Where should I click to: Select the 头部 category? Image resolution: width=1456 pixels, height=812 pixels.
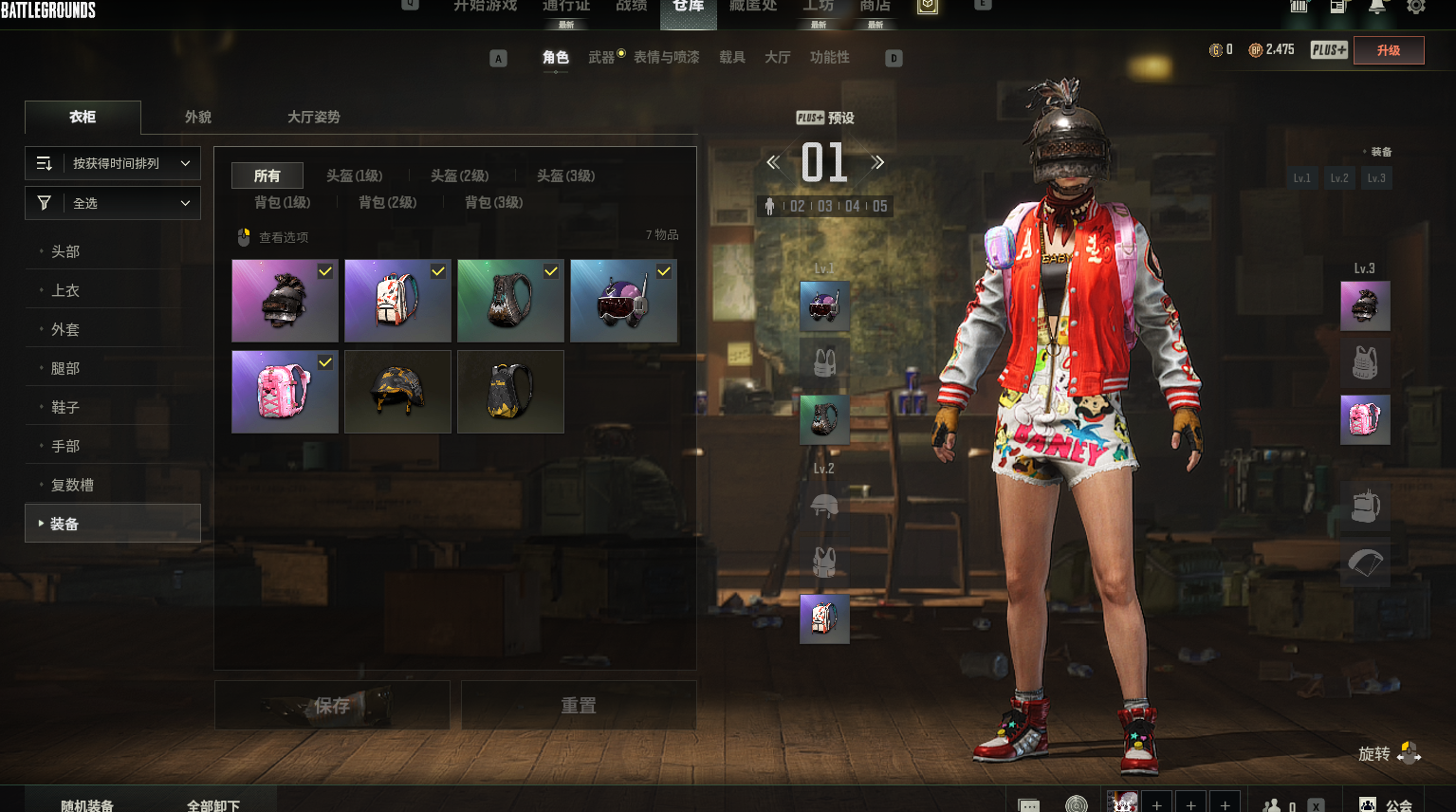(65, 251)
